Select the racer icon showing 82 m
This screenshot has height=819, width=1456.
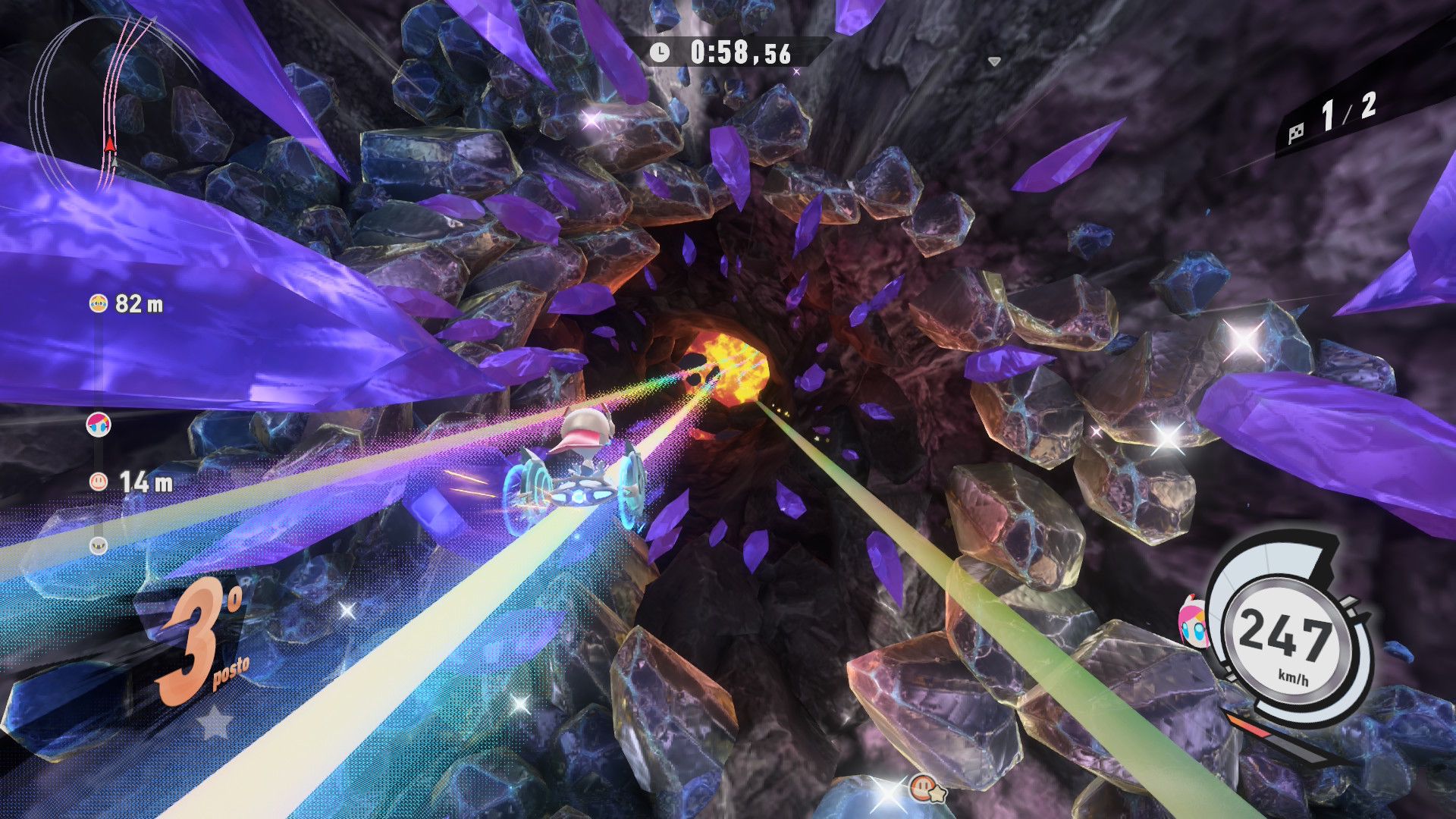(98, 304)
